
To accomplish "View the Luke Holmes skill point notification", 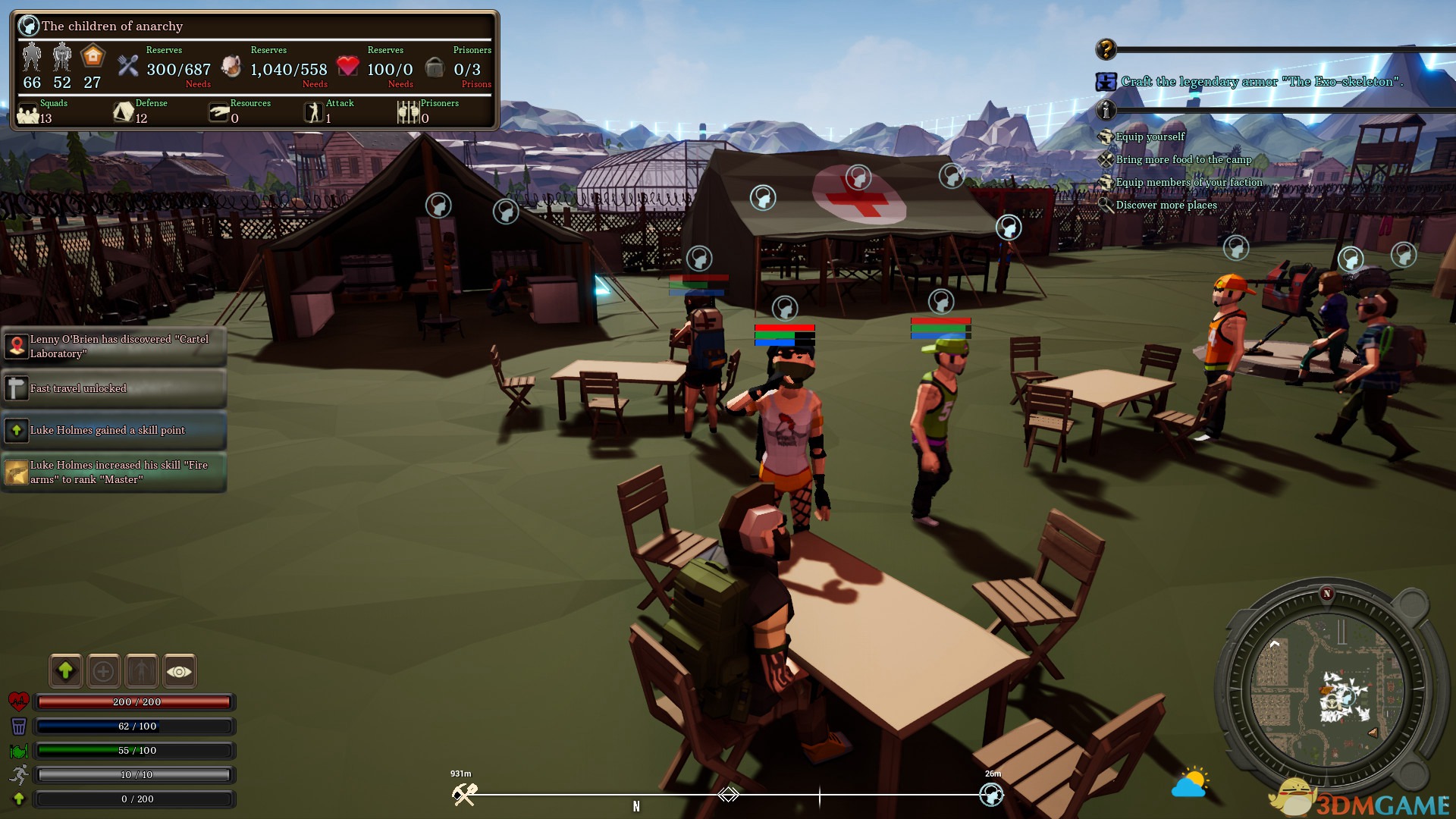I will (114, 430).
